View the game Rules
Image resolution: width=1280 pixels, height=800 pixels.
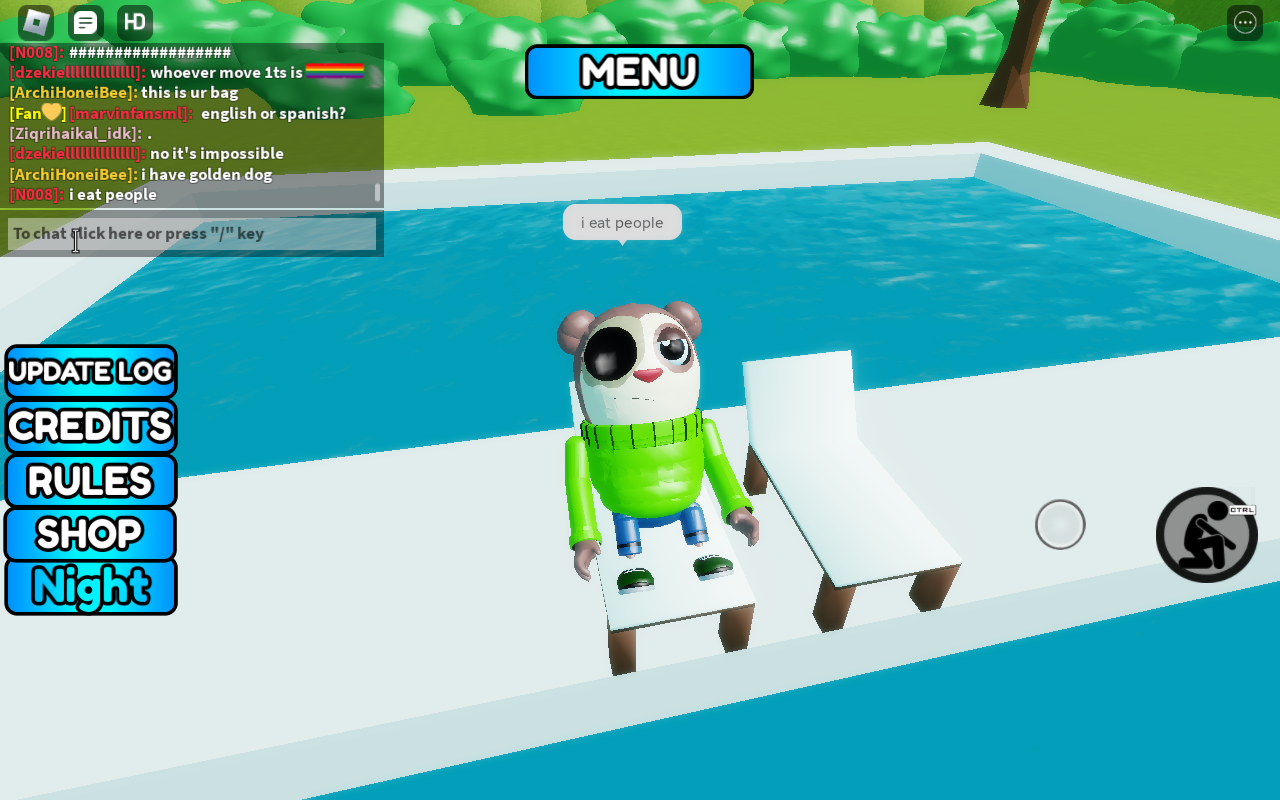tap(91, 481)
